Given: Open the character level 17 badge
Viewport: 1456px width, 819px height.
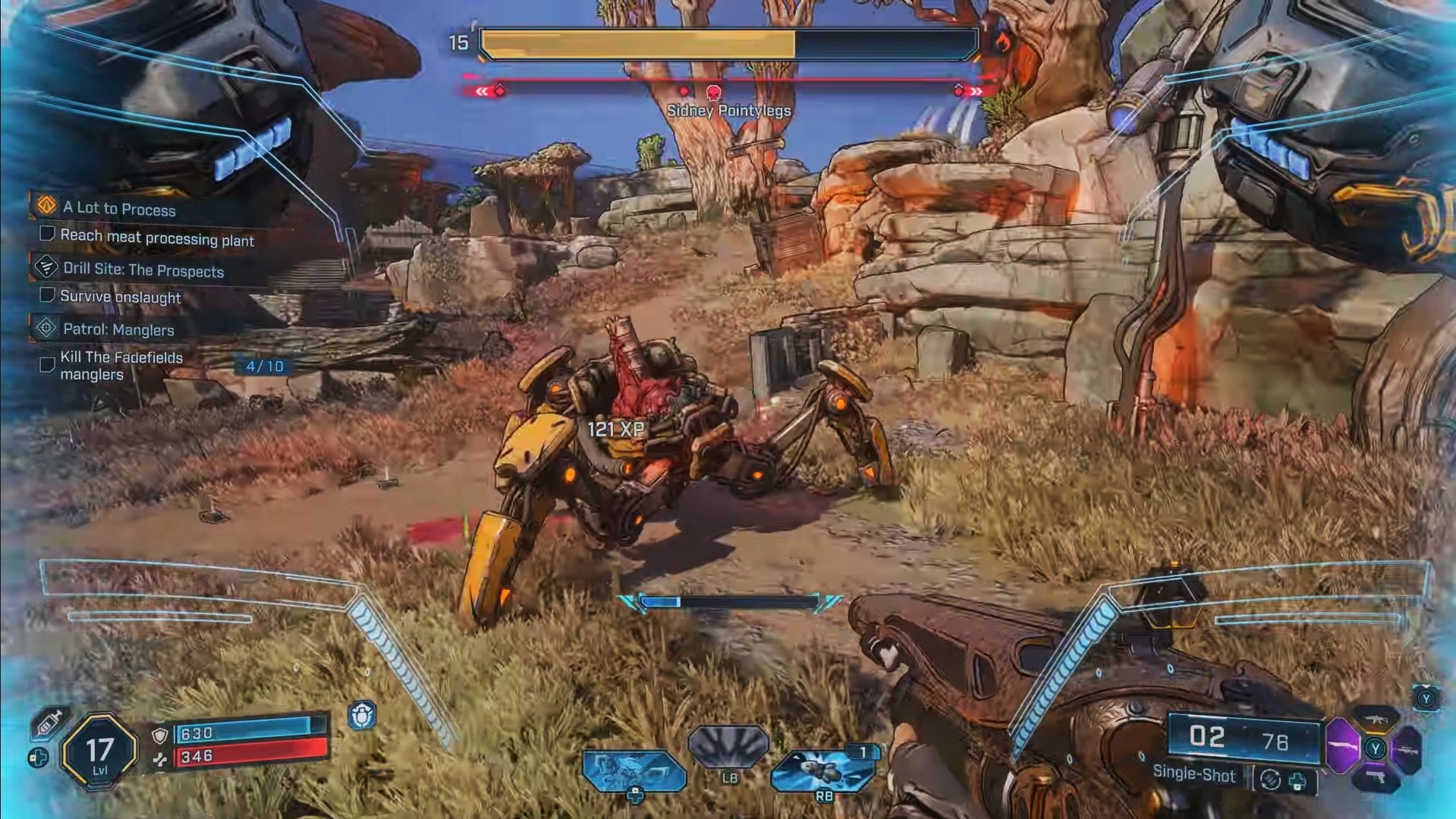Looking at the screenshot, I should (x=99, y=751).
